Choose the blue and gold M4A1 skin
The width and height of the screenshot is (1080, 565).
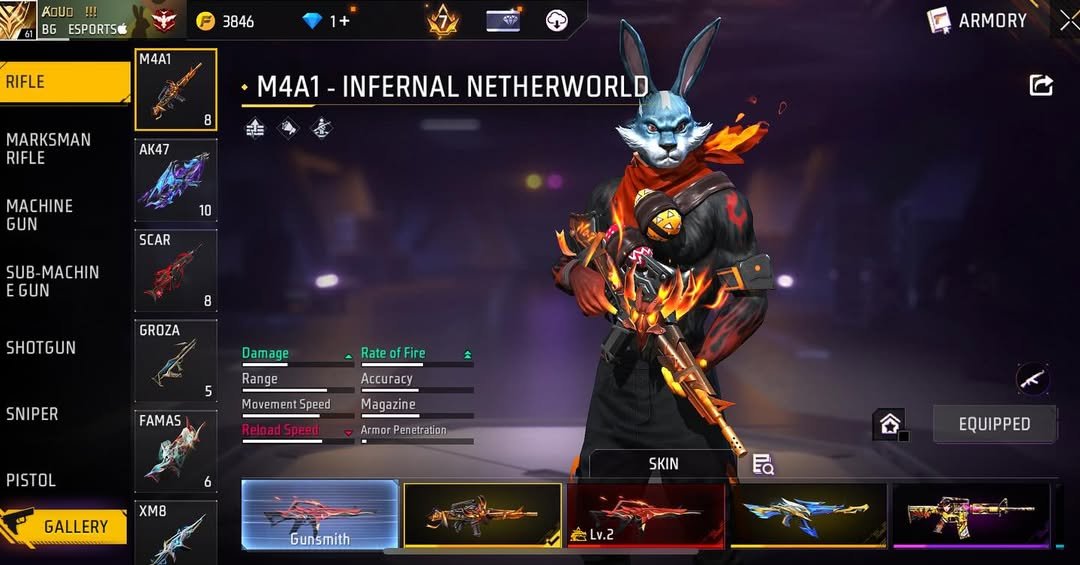(x=808, y=515)
